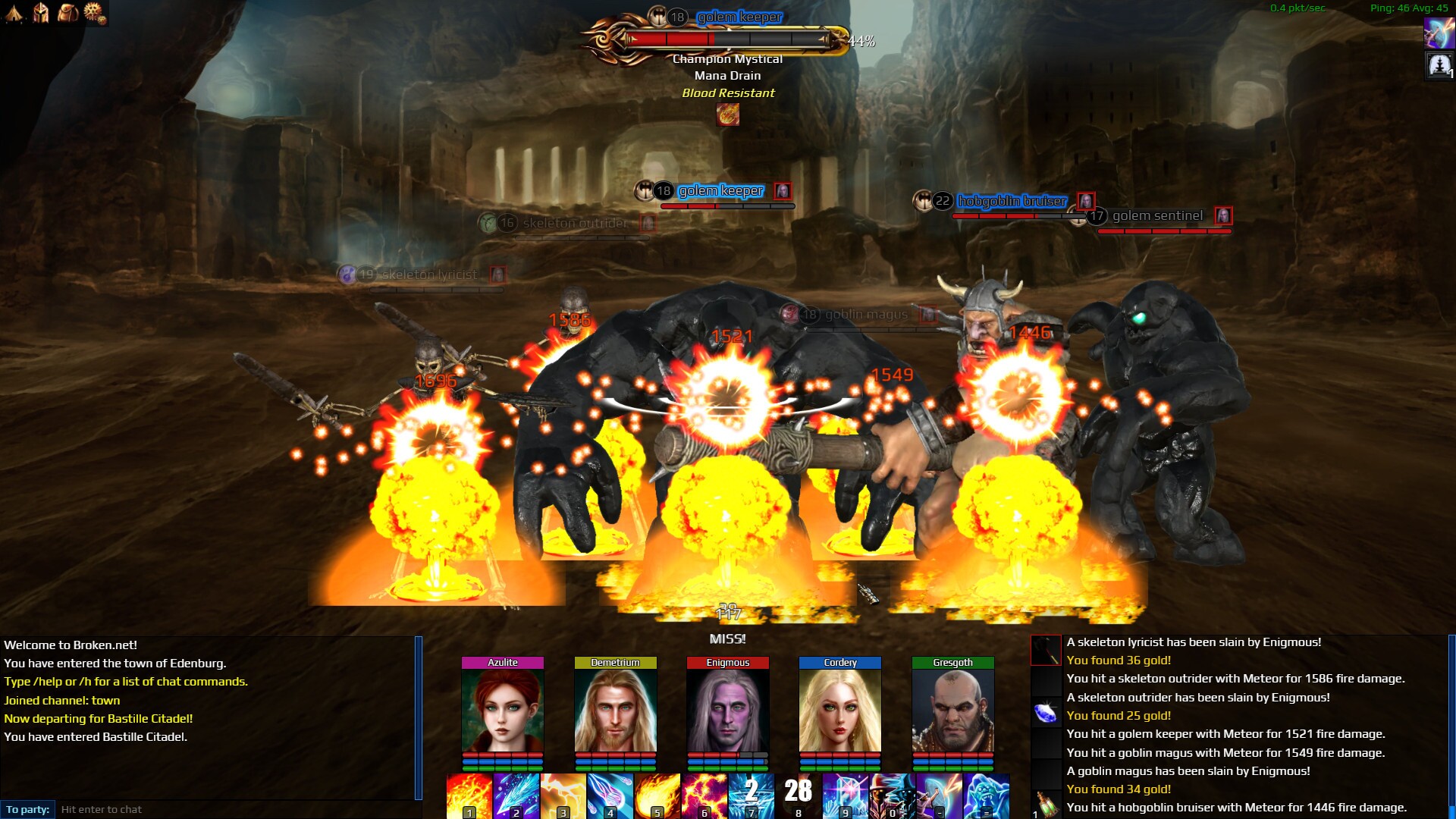Screen dimensions: 1456x819
Task: Select Azulite's party portrait
Action: [503, 711]
